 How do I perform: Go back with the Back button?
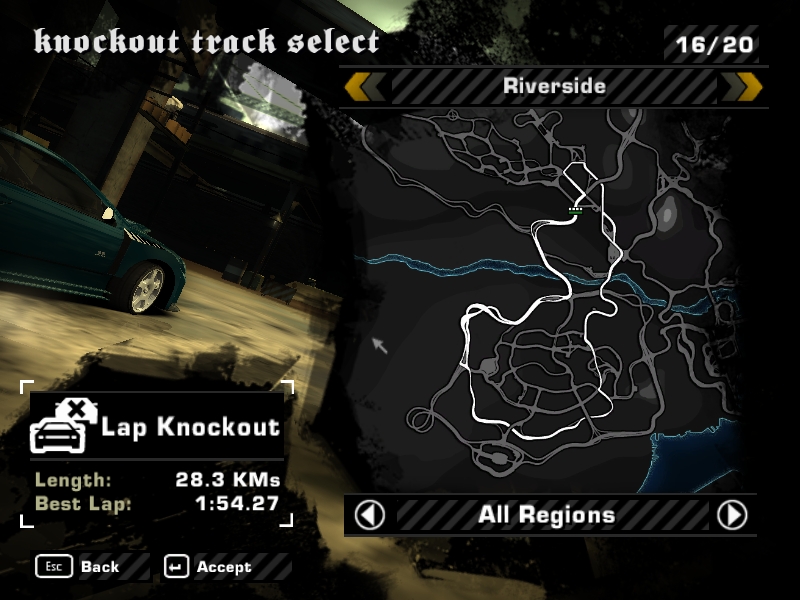(x=78, y=567)
